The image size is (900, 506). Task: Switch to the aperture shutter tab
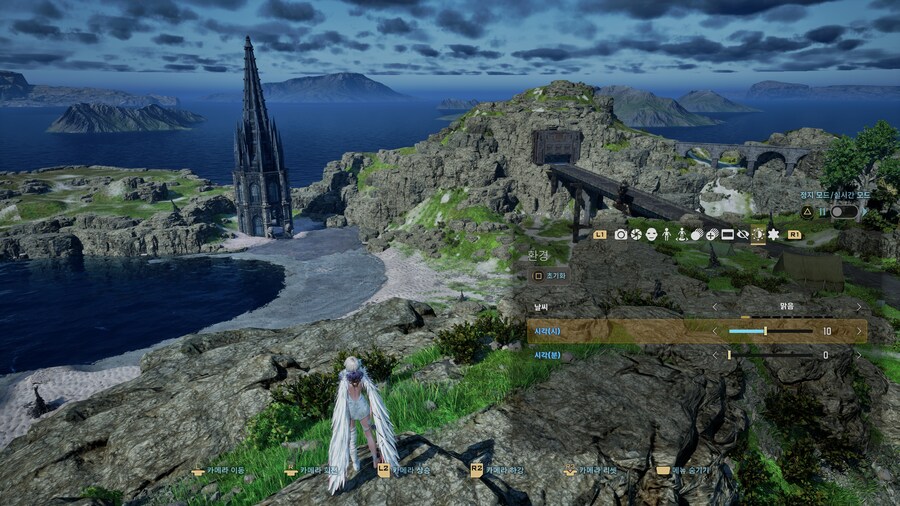[636, 234]
